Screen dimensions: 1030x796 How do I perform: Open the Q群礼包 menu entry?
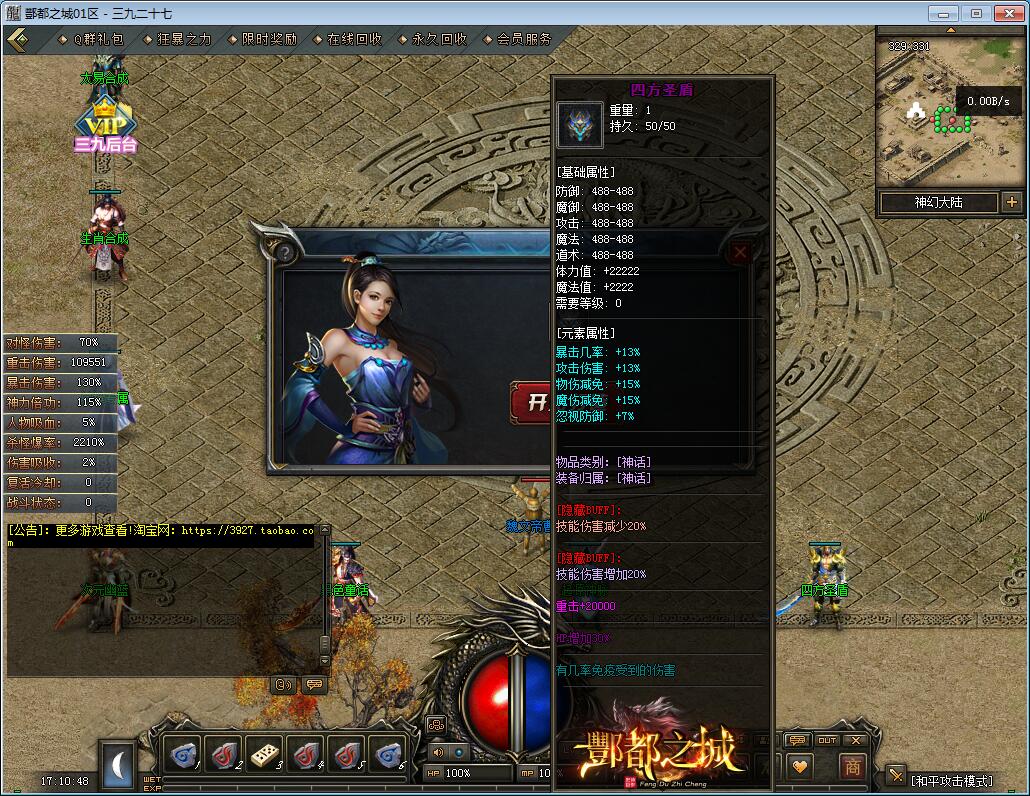97,40
